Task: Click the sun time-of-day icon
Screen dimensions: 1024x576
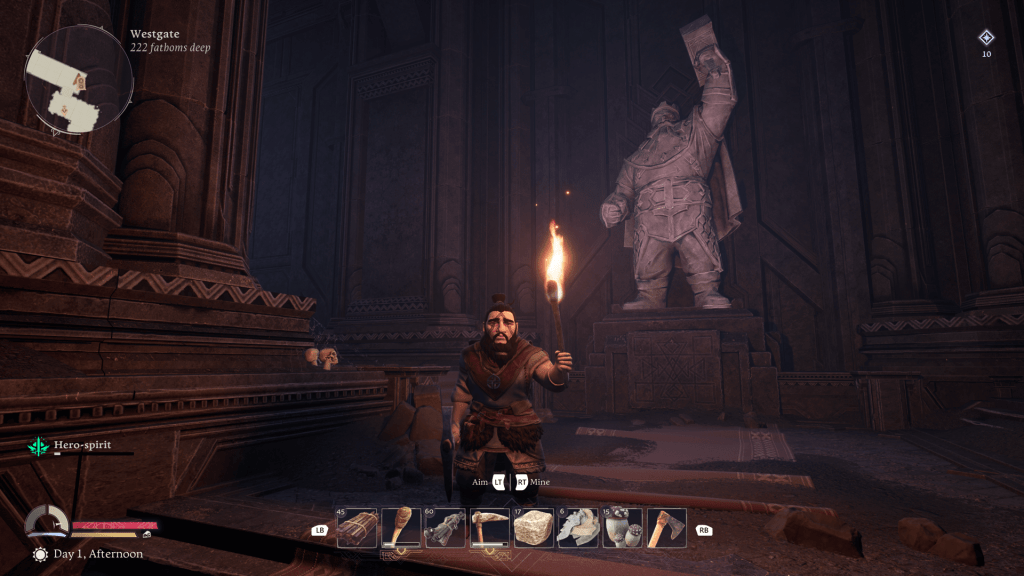Action: [x=40, y=554]
